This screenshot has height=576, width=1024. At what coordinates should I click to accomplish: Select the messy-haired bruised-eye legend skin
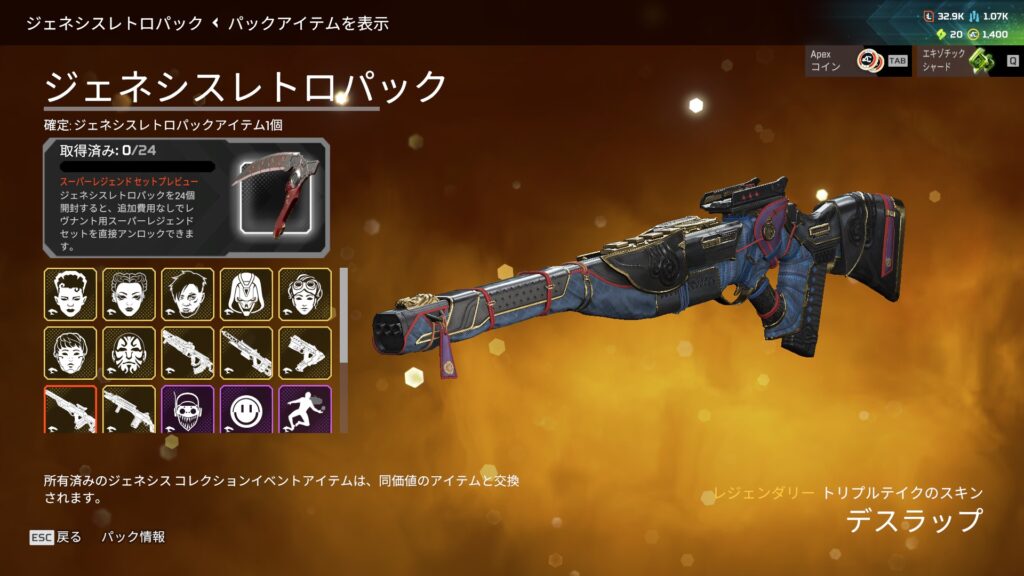[188, 294]
